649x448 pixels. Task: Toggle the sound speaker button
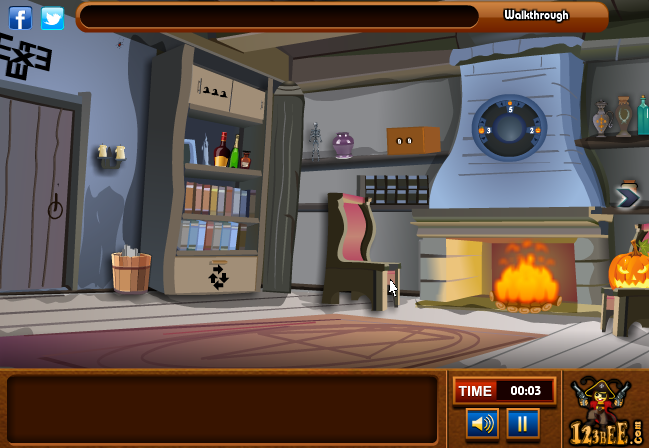click(482, 423)
